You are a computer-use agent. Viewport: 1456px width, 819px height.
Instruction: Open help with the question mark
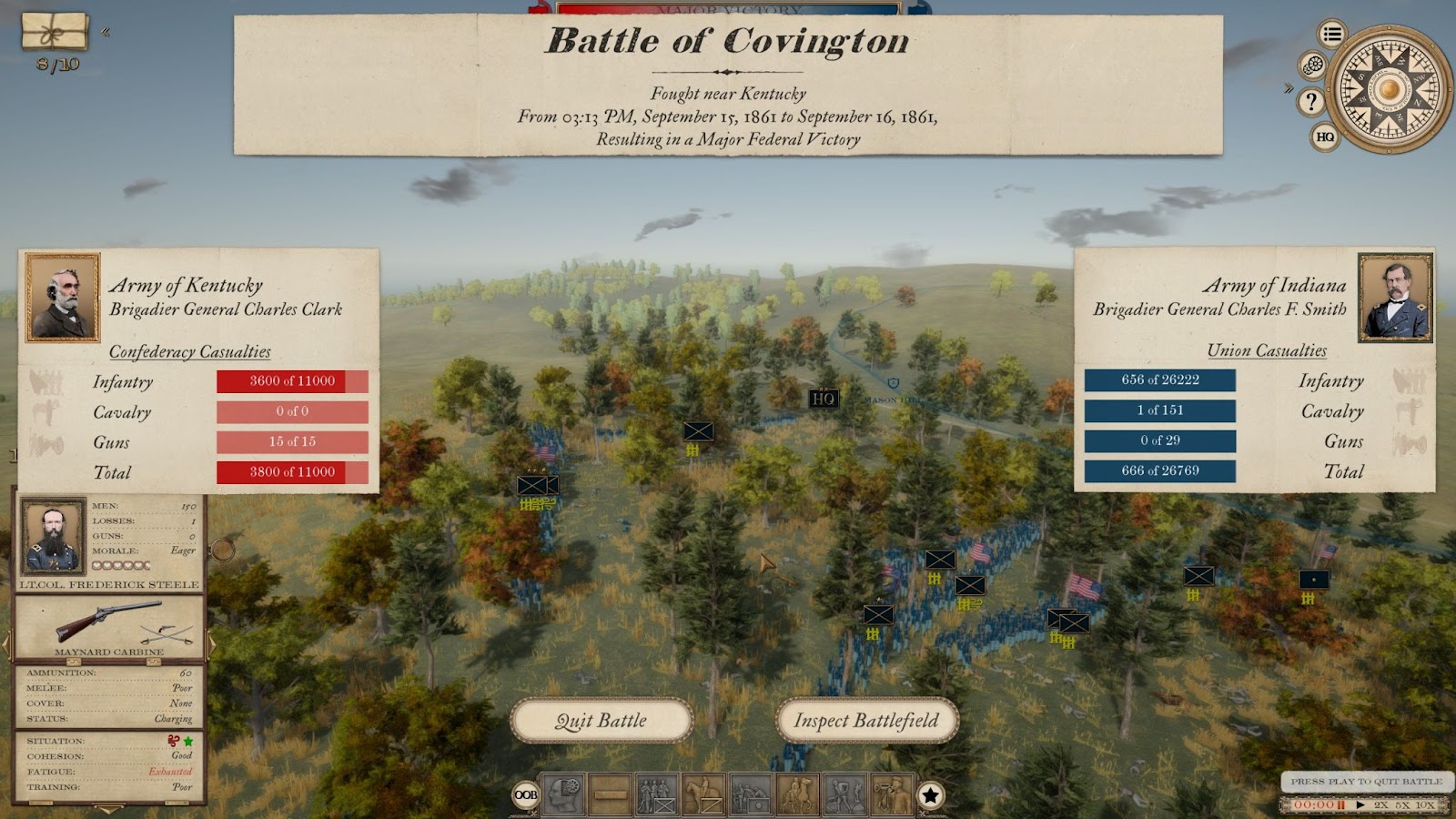click(x=1311, y=102)
